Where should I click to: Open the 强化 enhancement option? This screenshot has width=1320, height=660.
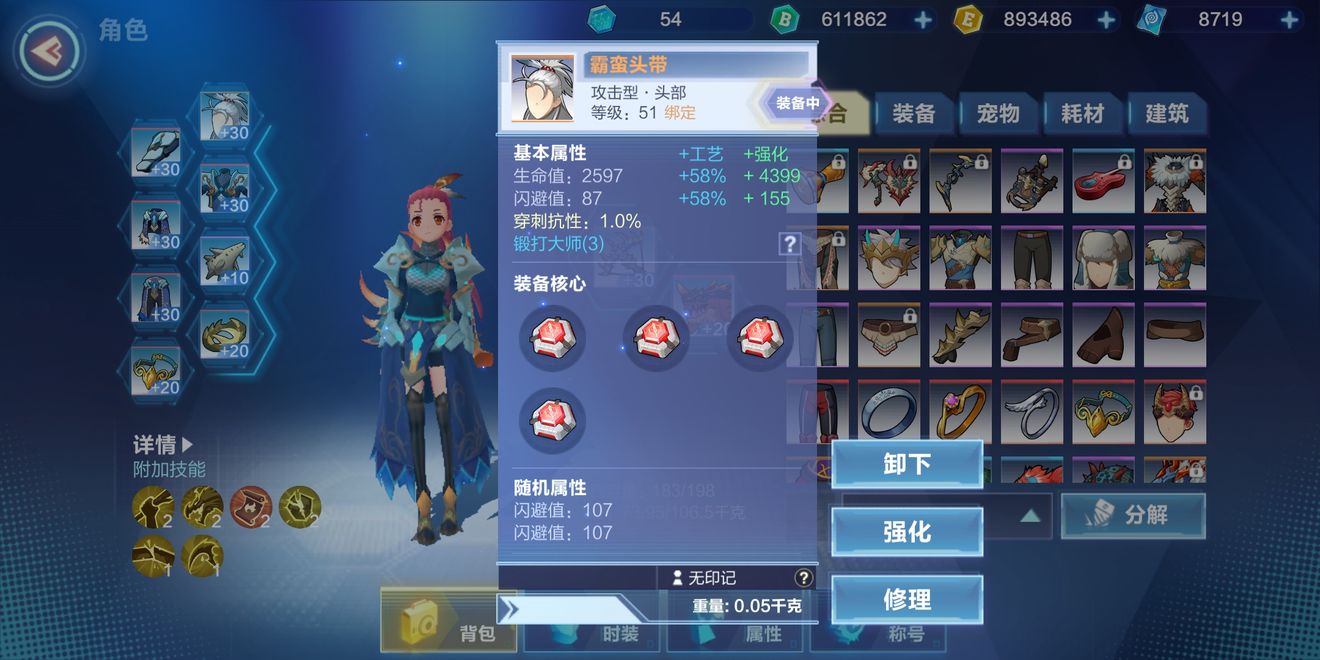pyautogui.click(x=906, y=532)
